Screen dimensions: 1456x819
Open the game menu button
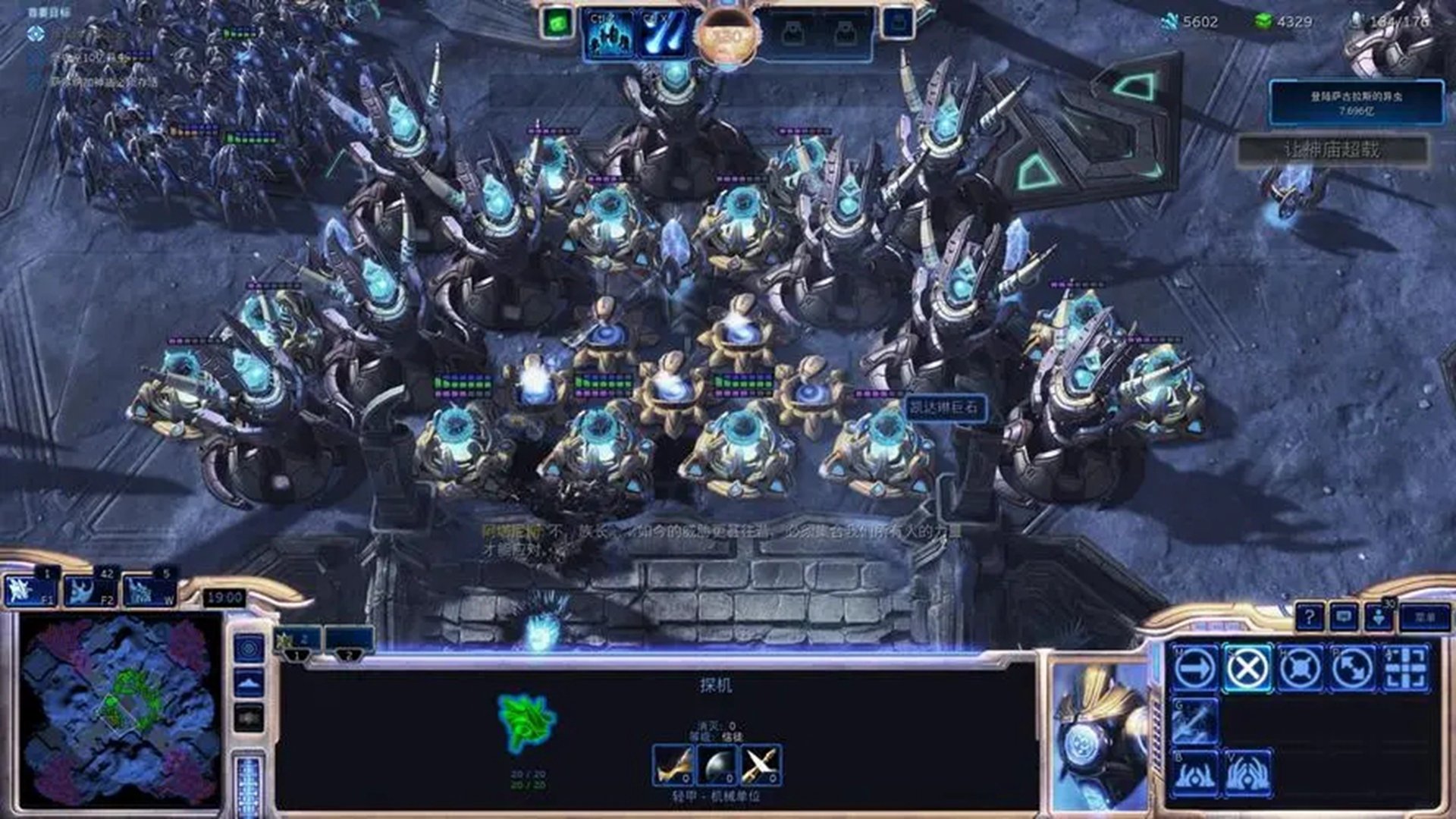coord(1425,617)
